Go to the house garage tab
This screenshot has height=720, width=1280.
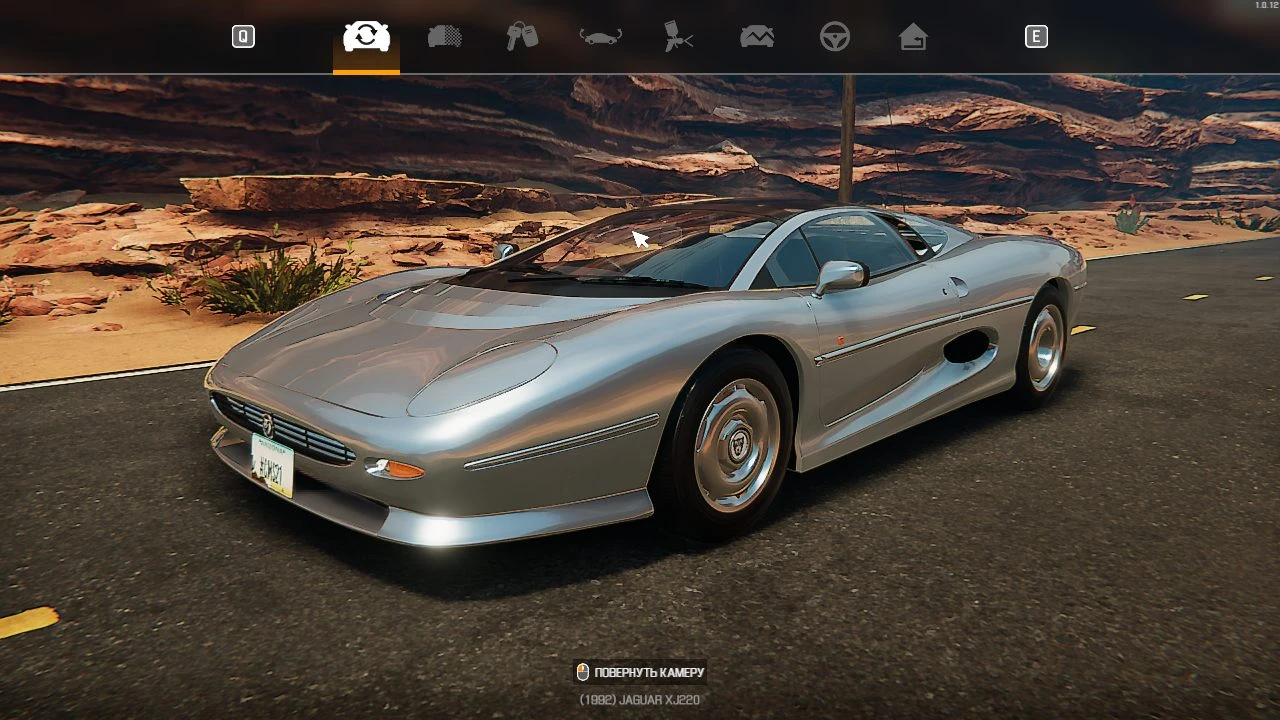913,37
